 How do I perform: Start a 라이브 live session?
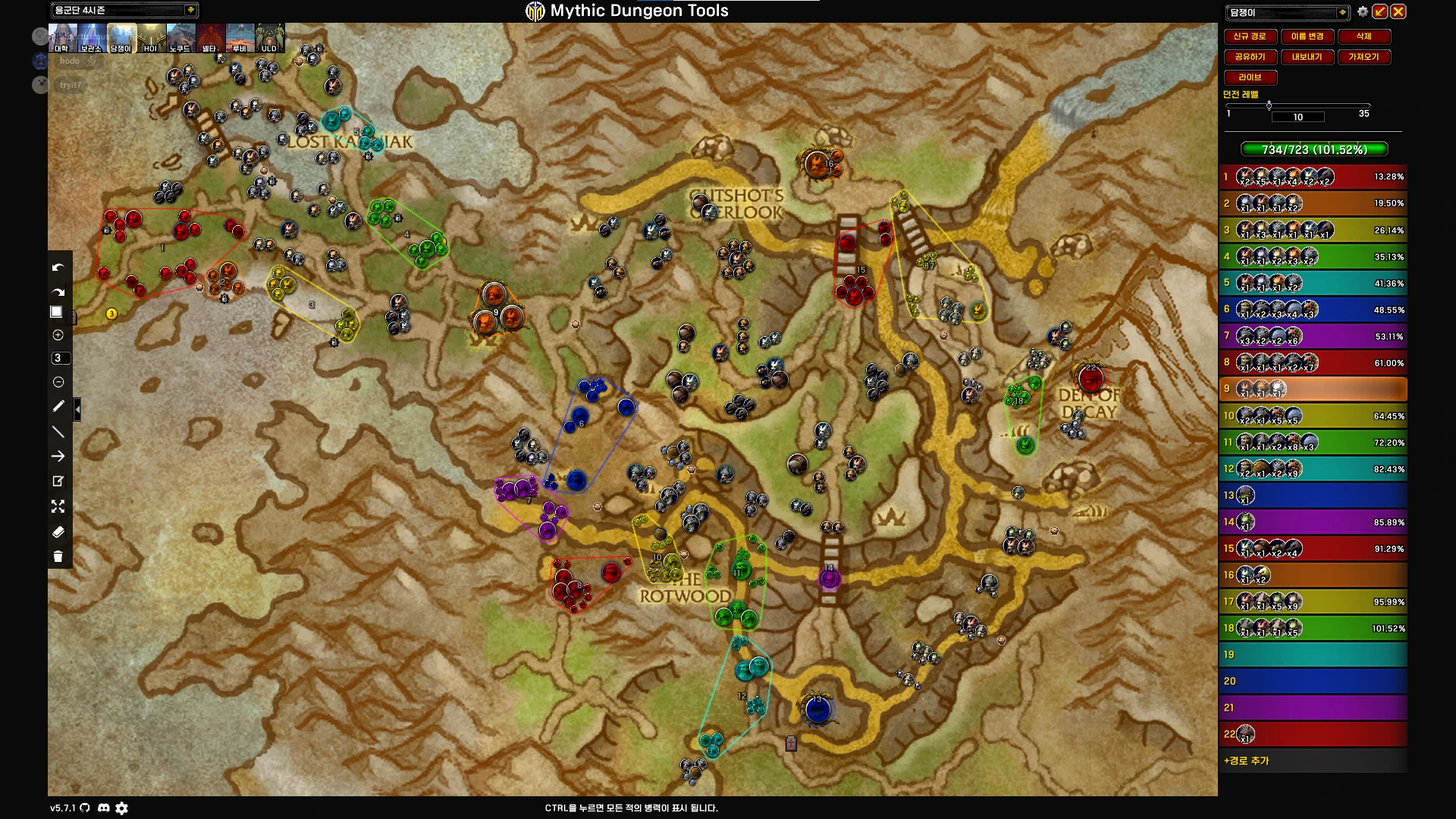[x=1250, y=77]
